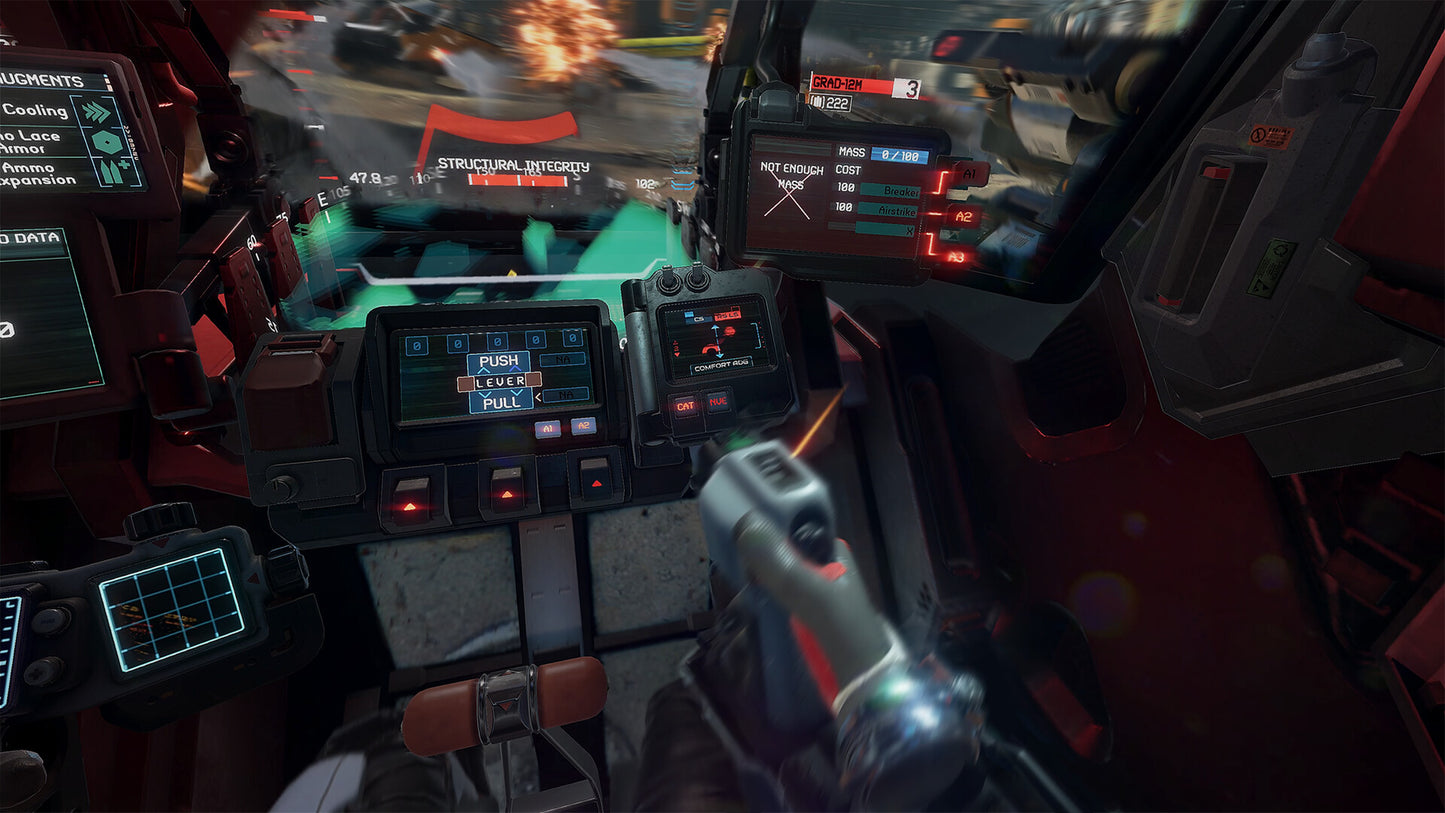Open the AUGMENTS panel header

point(40,80)
